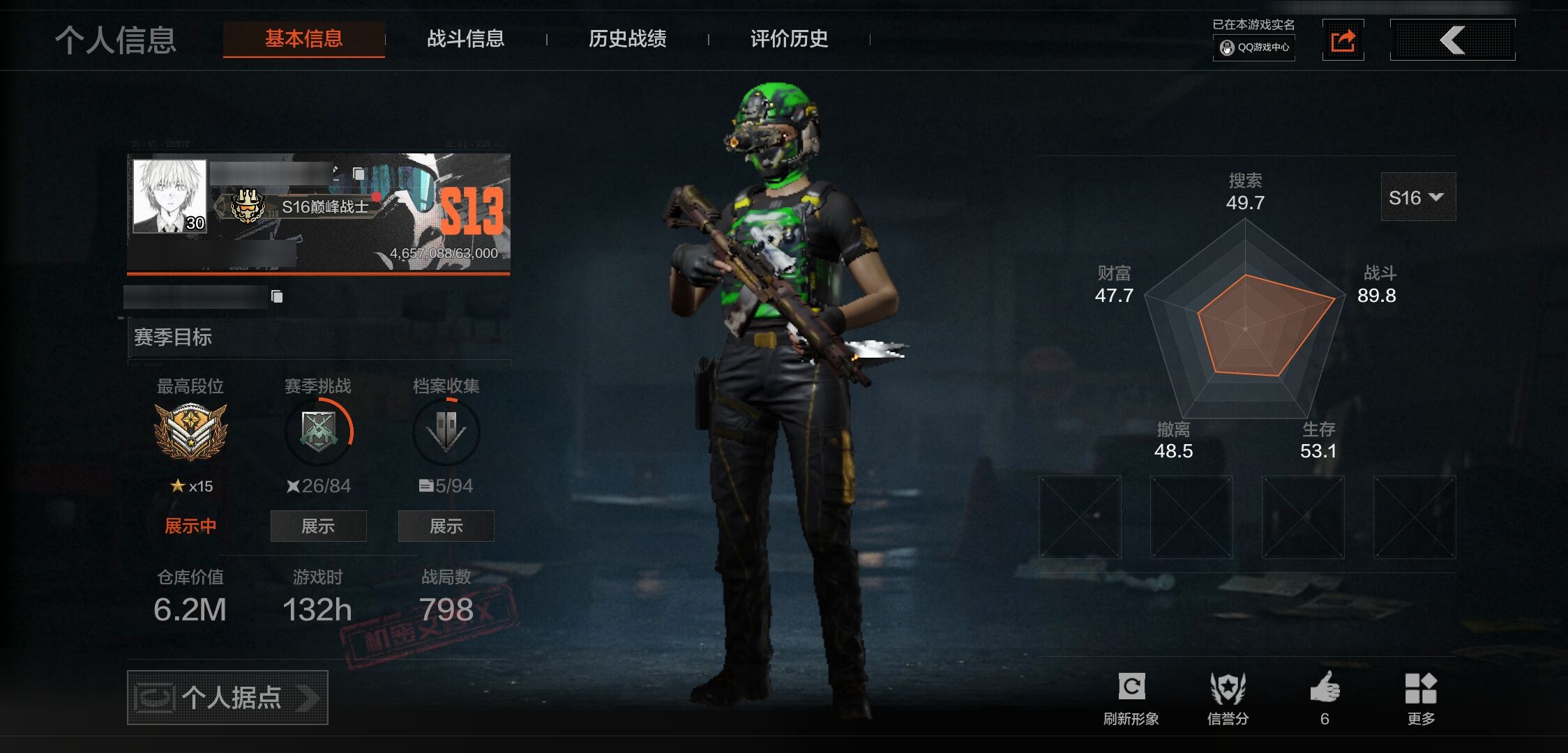Select the 评价历史 tab
This screenshot has width=1568, height=753.
[x=787, y=40]
